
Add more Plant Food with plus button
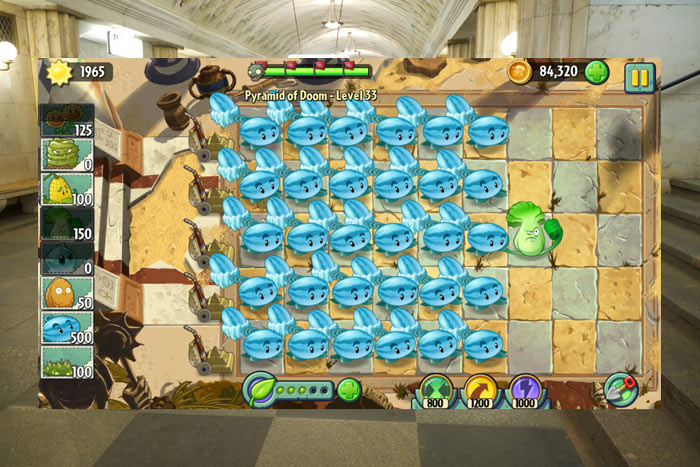[348, 389]
